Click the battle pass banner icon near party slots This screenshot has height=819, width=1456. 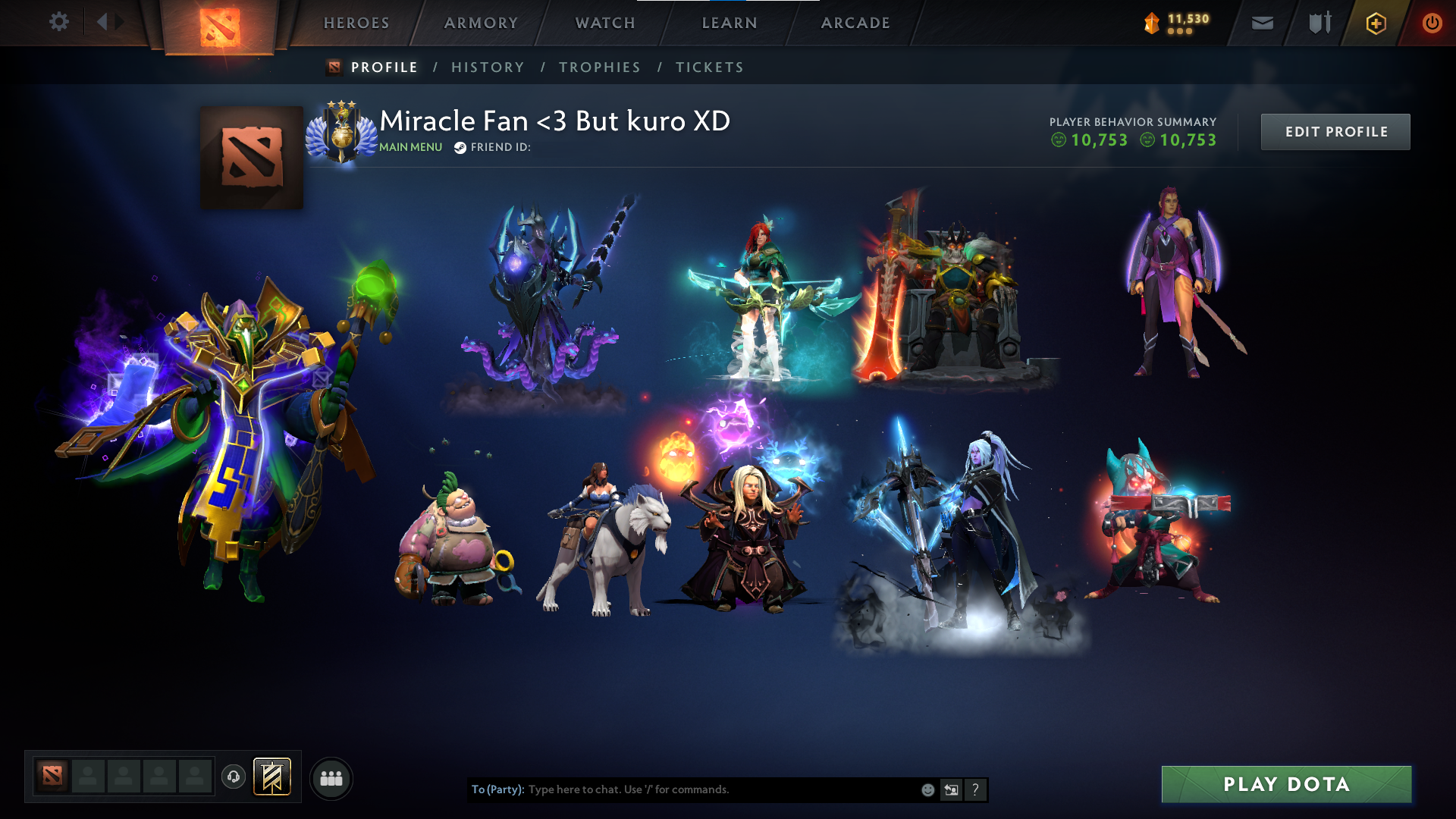point(273,776)
